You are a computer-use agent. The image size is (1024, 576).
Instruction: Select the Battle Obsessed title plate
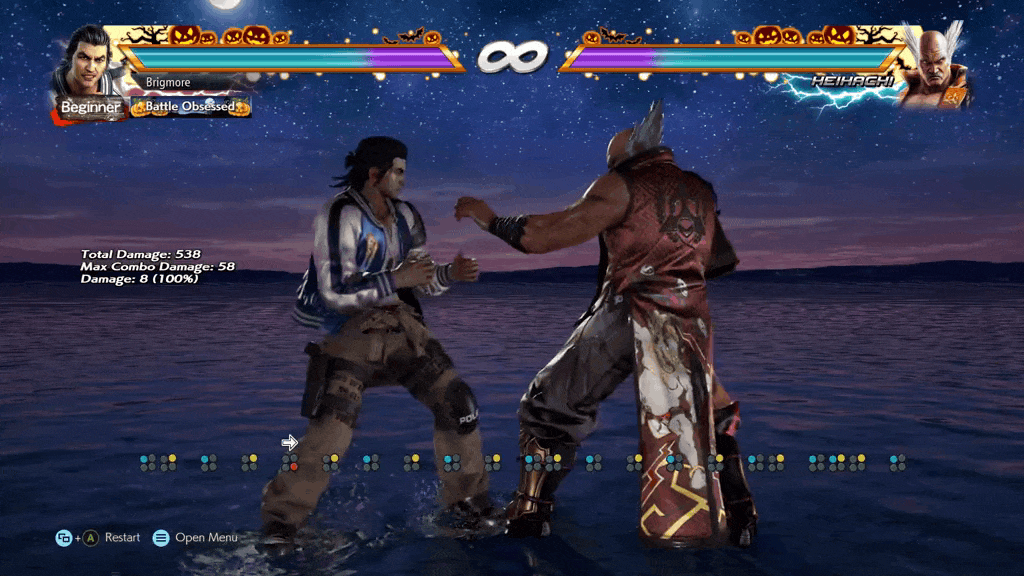click(x=190, y=106)
